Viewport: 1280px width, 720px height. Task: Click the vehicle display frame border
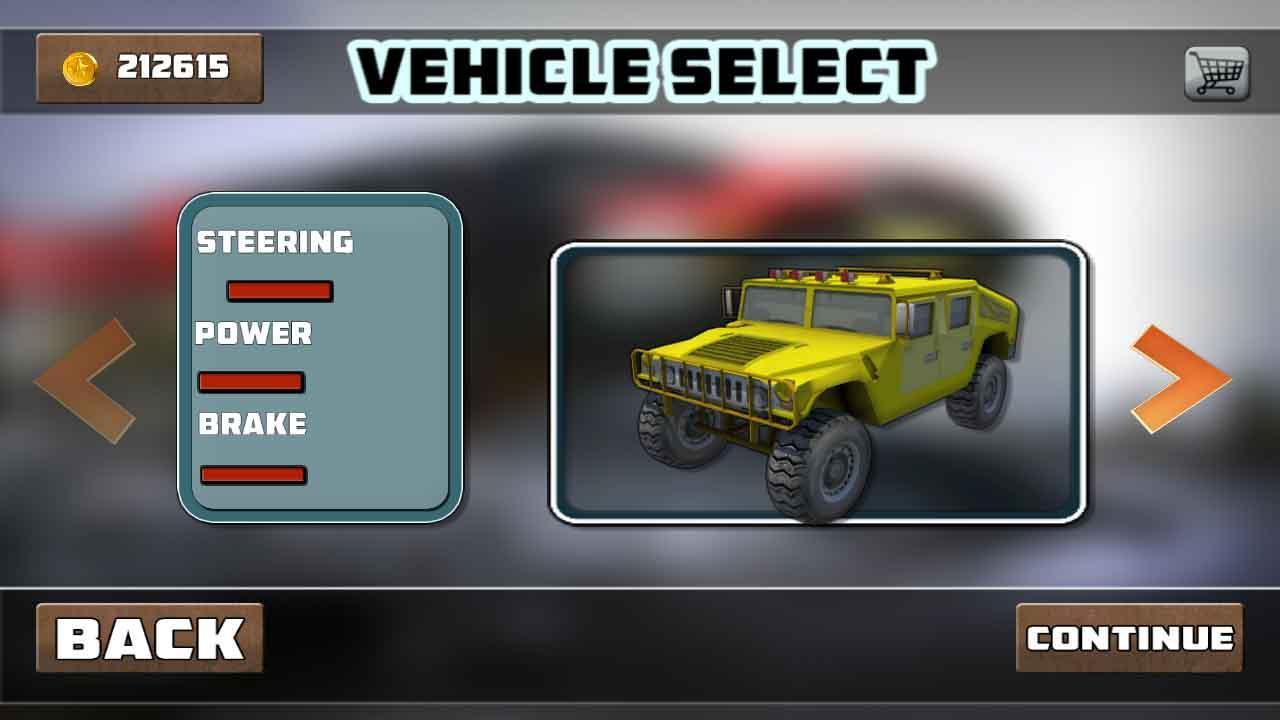(820, 247)
